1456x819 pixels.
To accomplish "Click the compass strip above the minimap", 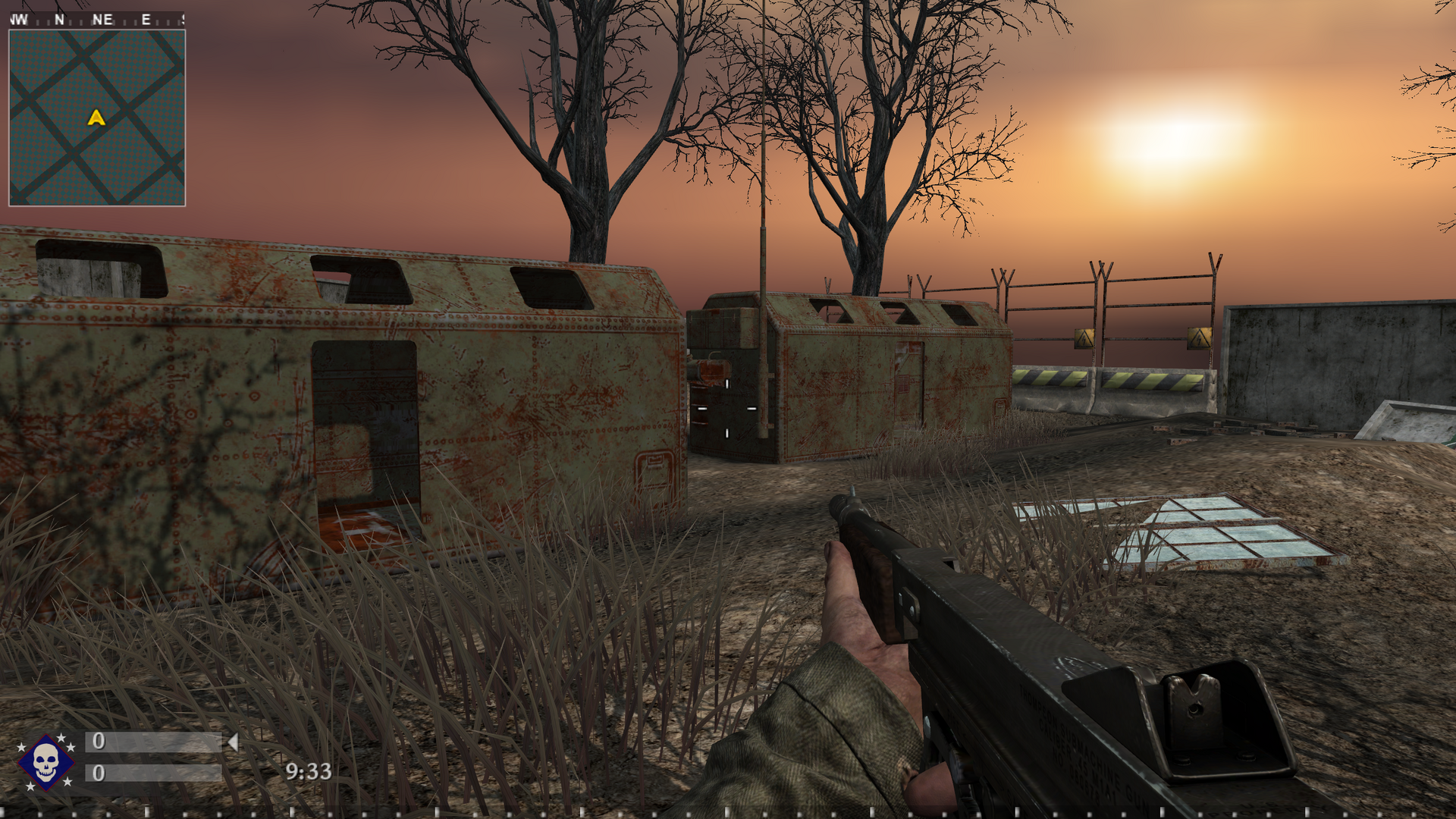I will [97, 20].
